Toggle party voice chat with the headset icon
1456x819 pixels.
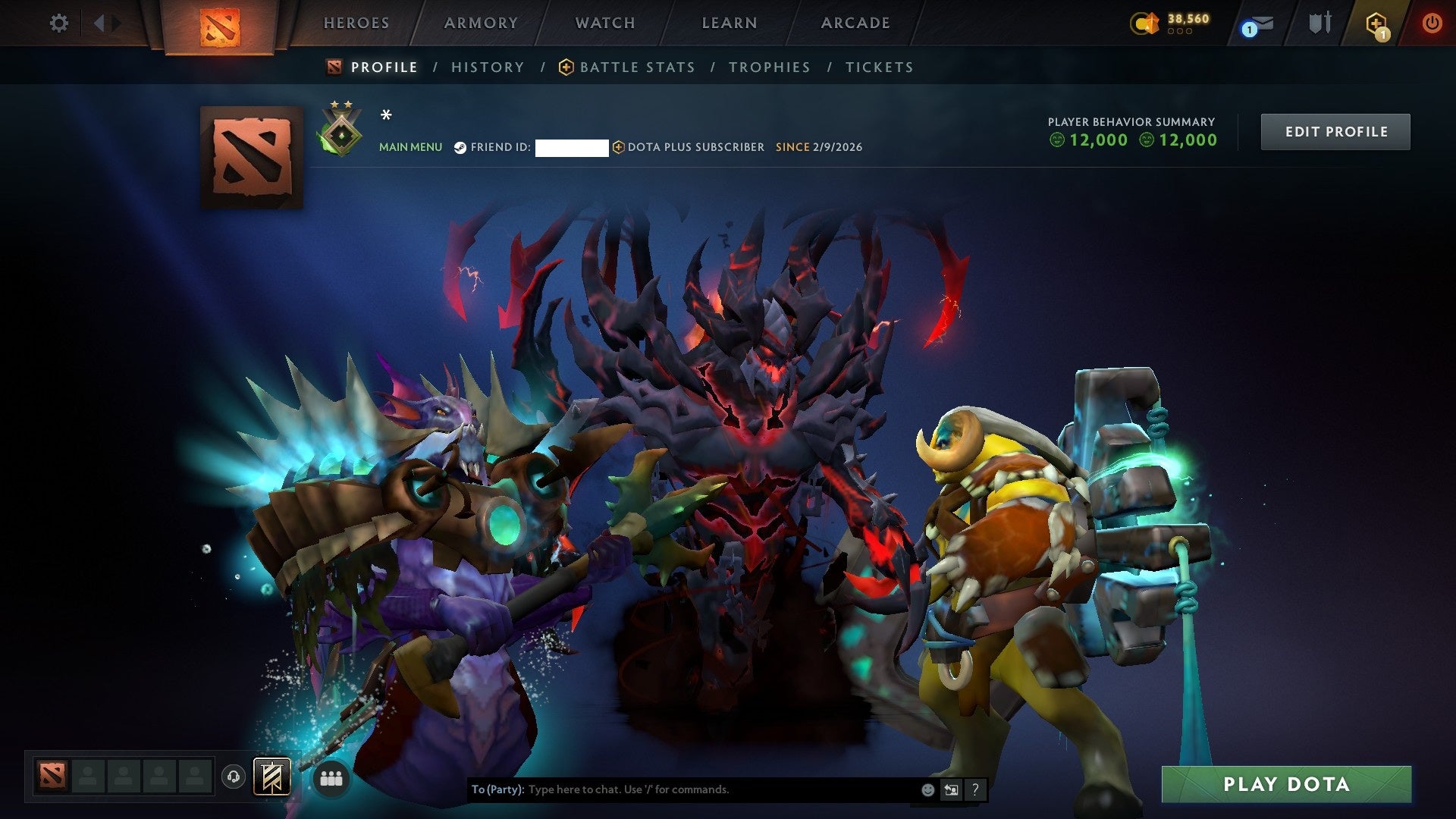pyautogui.click(x=235, y=777)
